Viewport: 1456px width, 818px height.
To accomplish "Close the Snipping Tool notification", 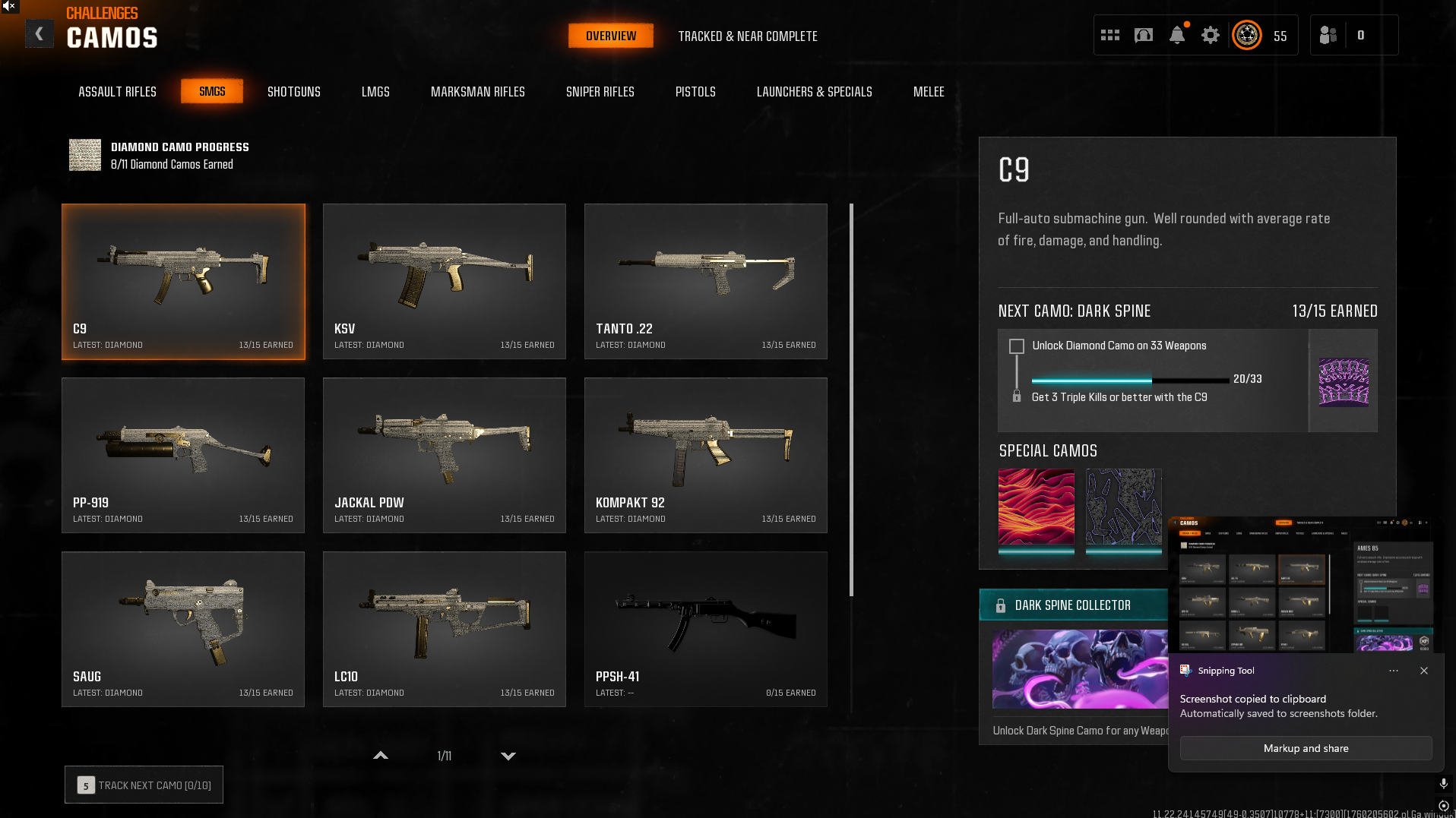I will [x=1423, y=671].
